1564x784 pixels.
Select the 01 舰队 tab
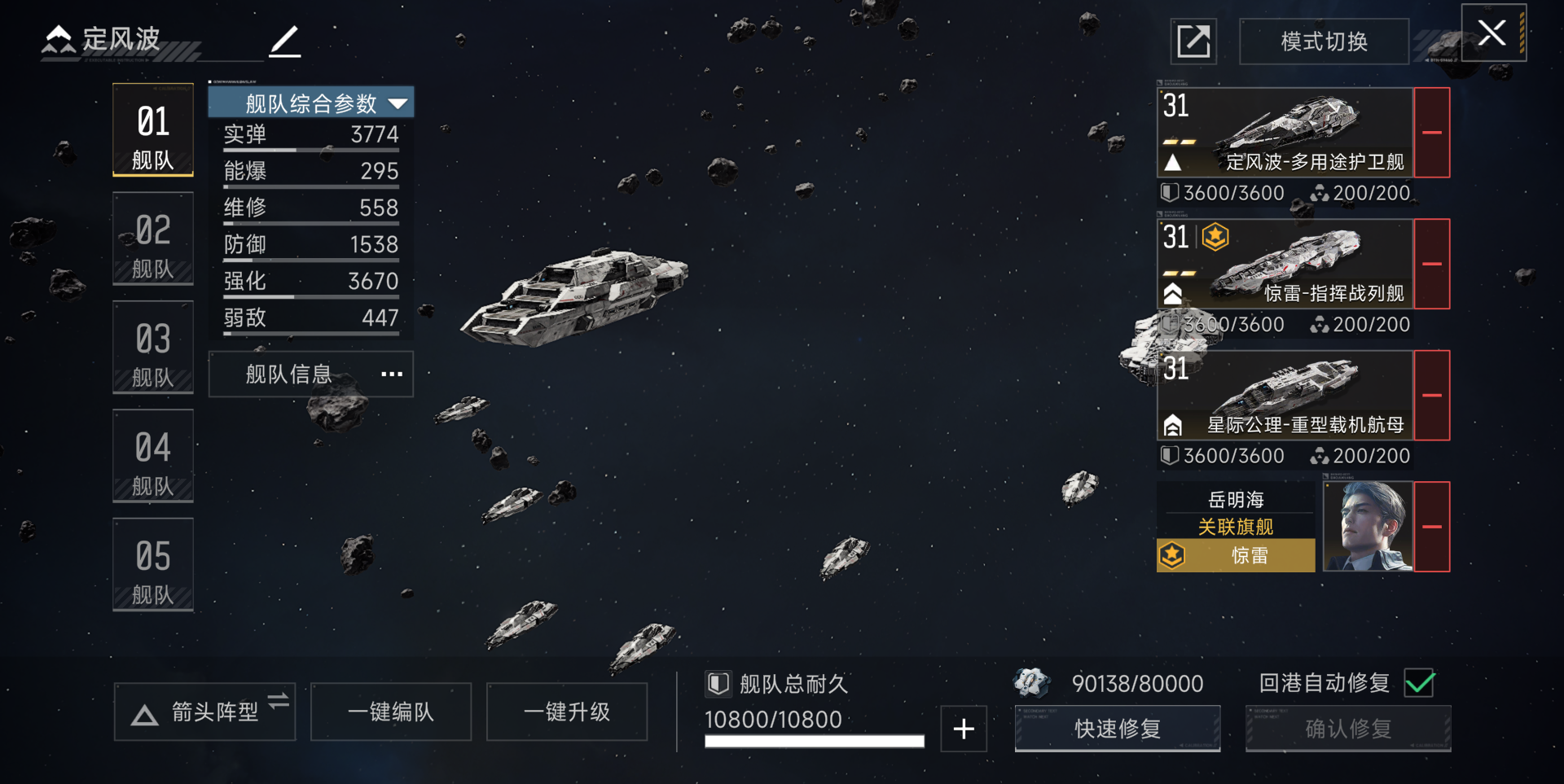[x=153, y=130]
